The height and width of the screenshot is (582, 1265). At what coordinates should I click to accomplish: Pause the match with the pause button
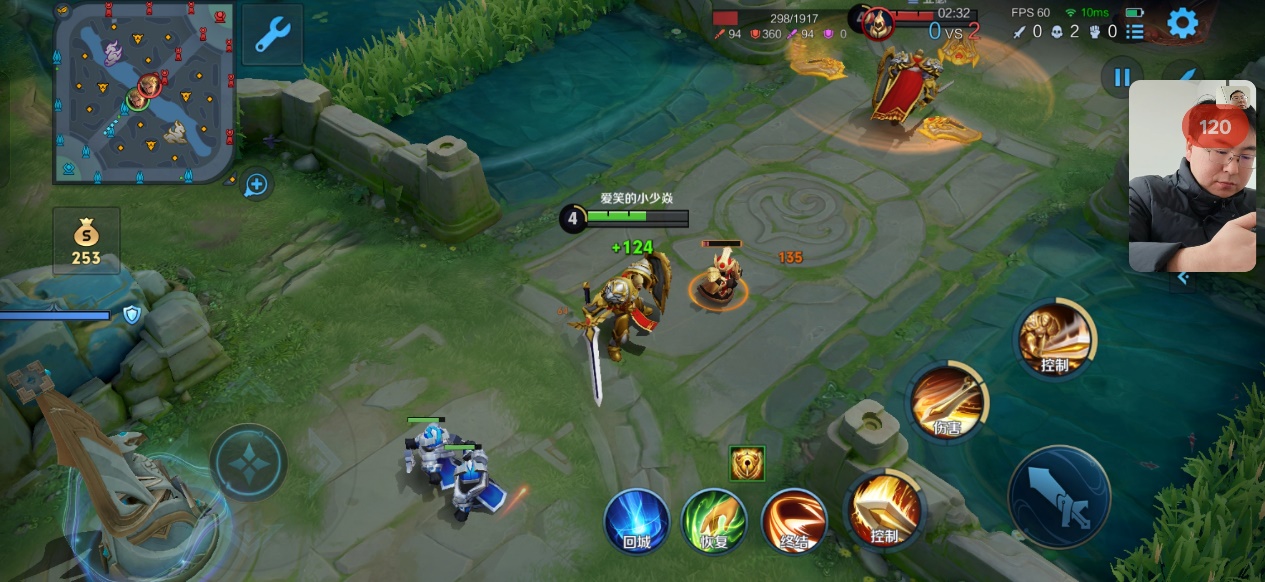(x=1122, y=77)
